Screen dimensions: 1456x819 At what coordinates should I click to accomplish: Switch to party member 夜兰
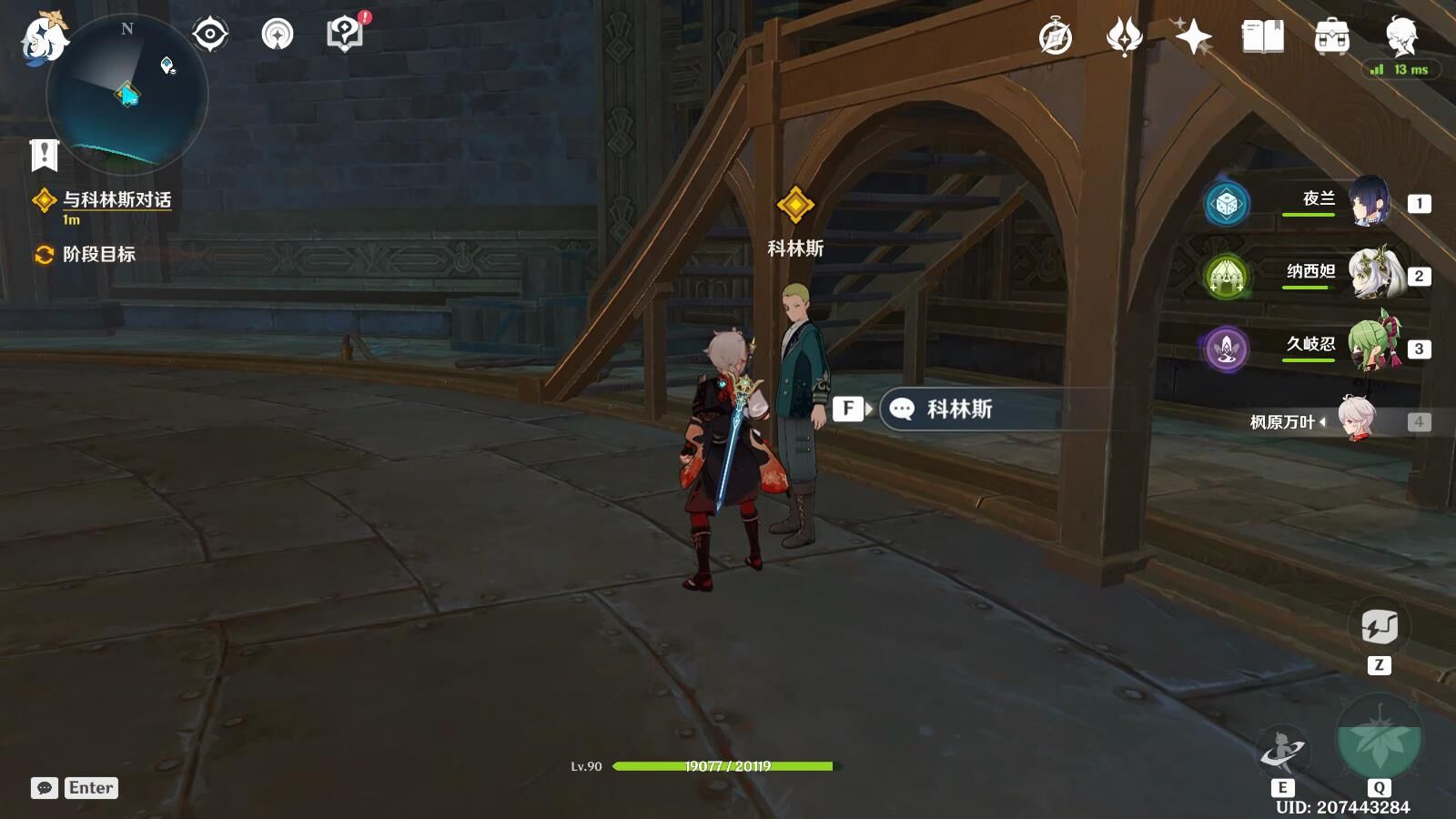tap(1368, 202)
